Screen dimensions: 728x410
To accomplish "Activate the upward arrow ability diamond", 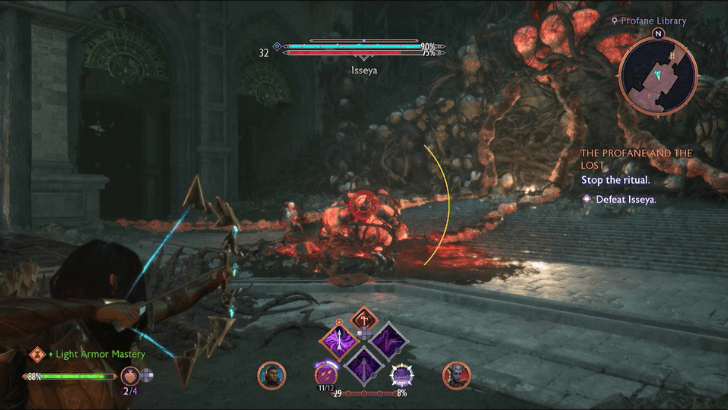I will pyautogui.click(x=337, y=341).
